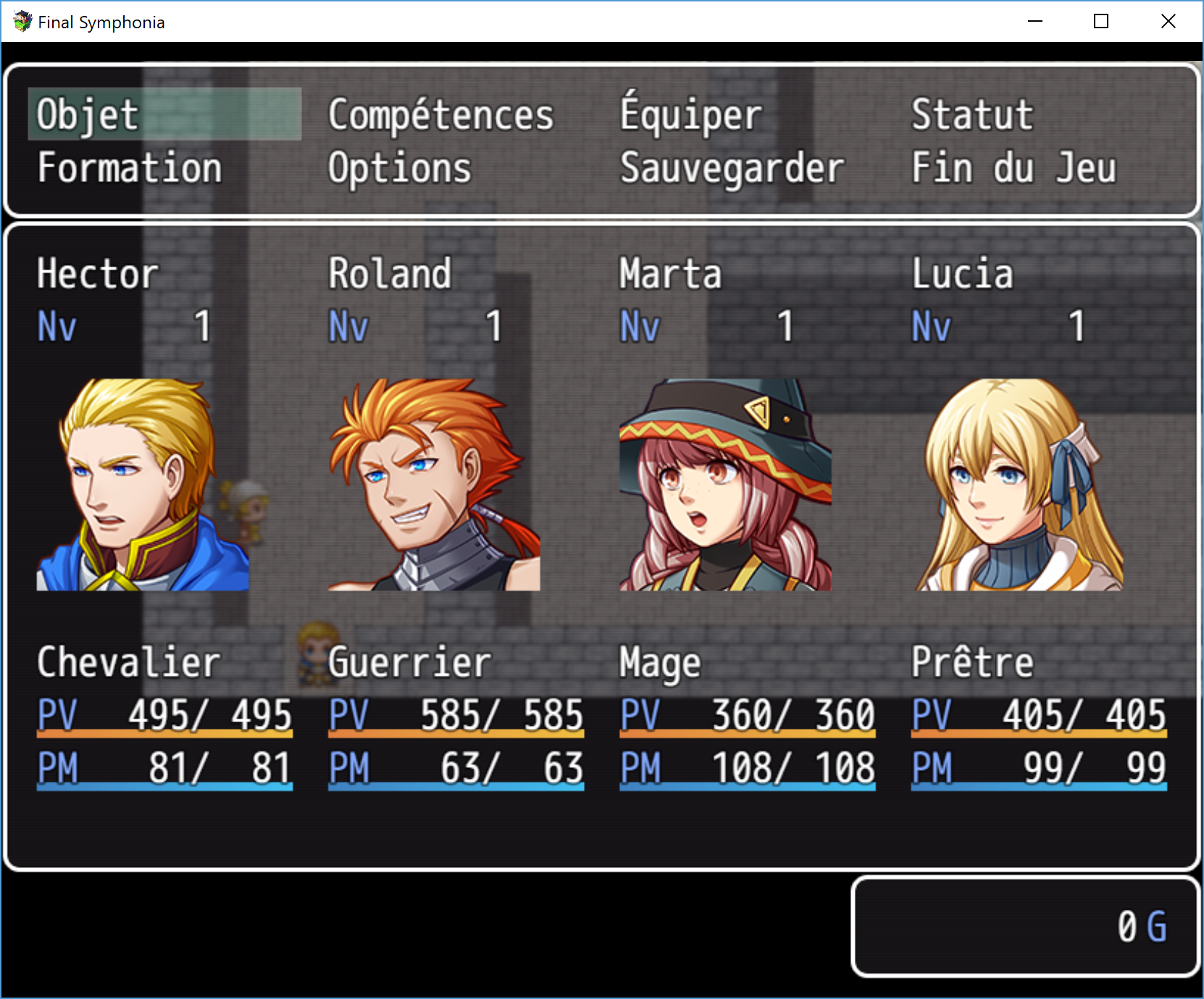Choose Sauvegarder to save the game
The width and height of the screenshot is (1204, 999).
point(732,168)
